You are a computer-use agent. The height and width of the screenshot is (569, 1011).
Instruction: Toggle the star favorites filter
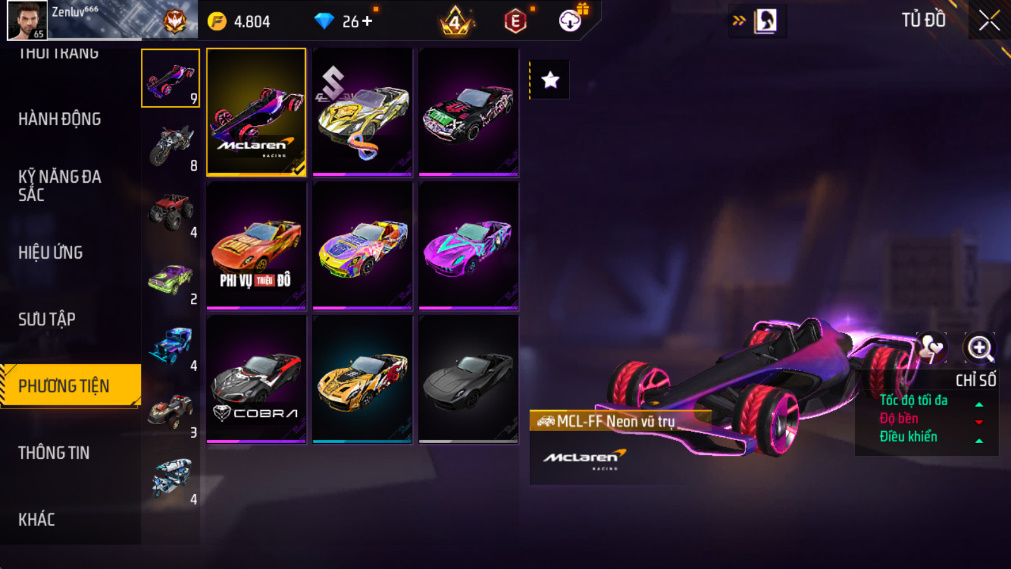[550, 81]
